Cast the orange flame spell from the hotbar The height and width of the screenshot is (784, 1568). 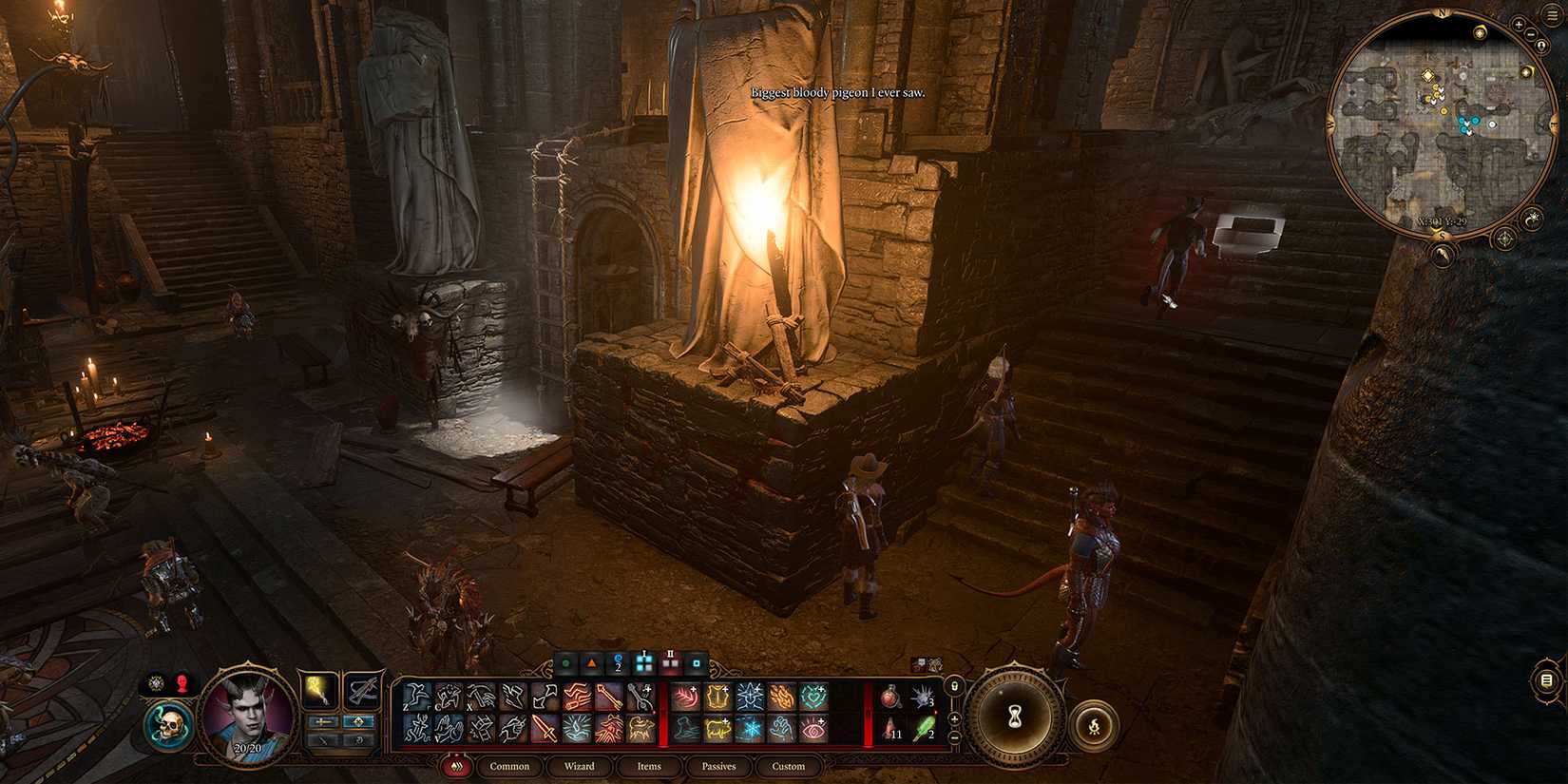tap(782, 696)
